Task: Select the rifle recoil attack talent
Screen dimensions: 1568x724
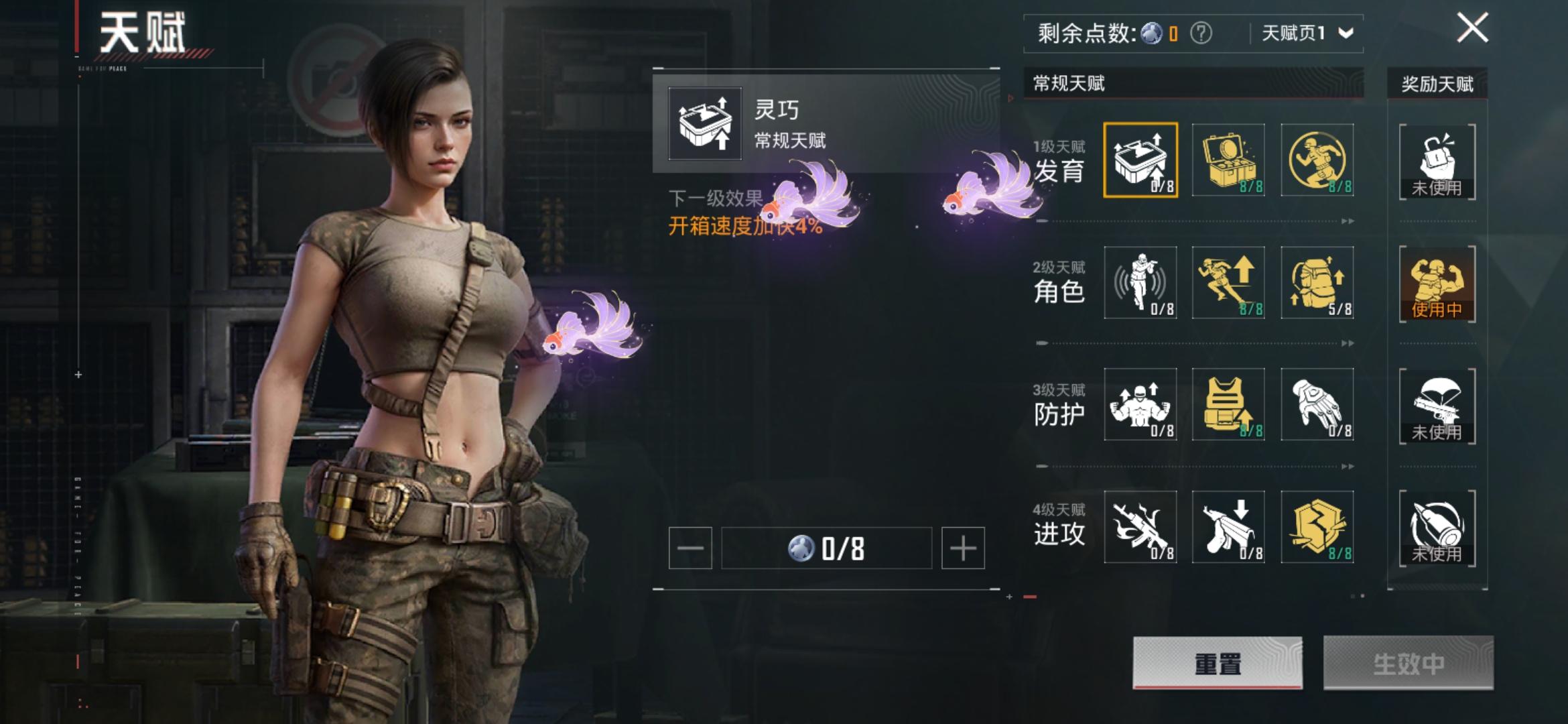Action: click(1140, 526)
